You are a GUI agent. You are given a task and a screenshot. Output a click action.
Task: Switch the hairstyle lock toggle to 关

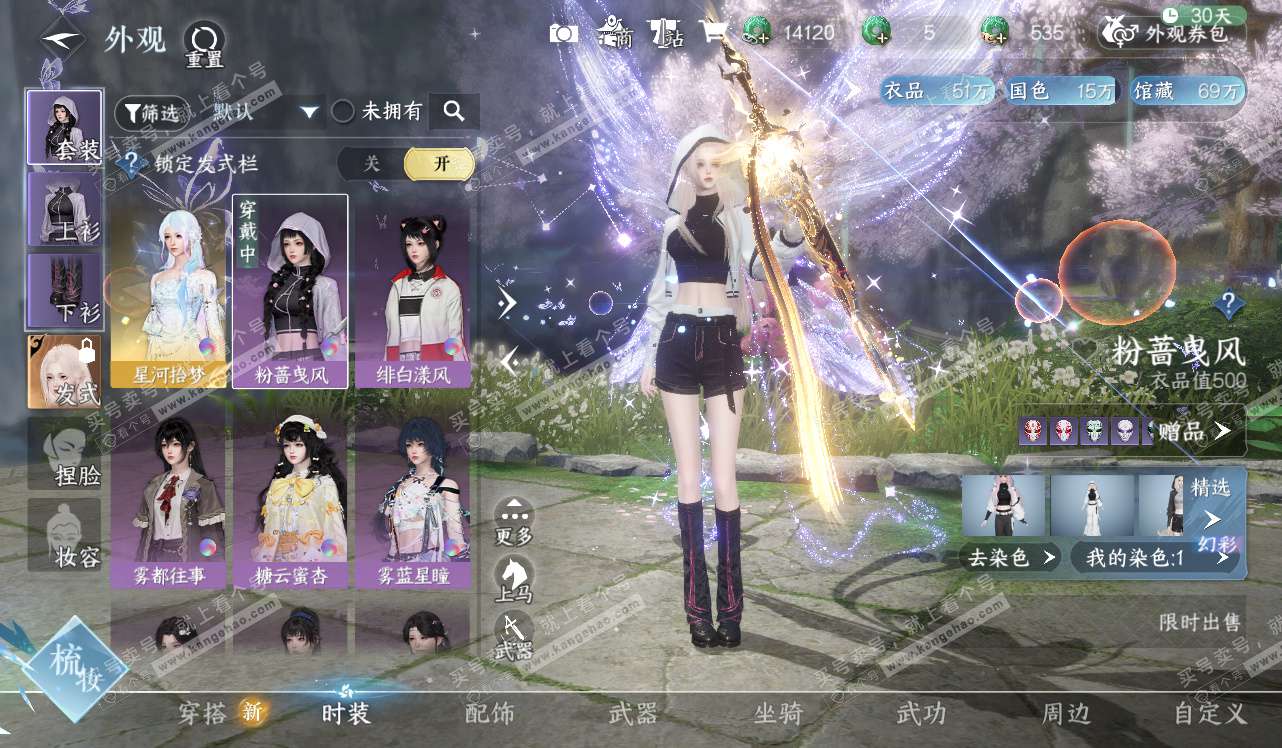click(x=372, y=164)
